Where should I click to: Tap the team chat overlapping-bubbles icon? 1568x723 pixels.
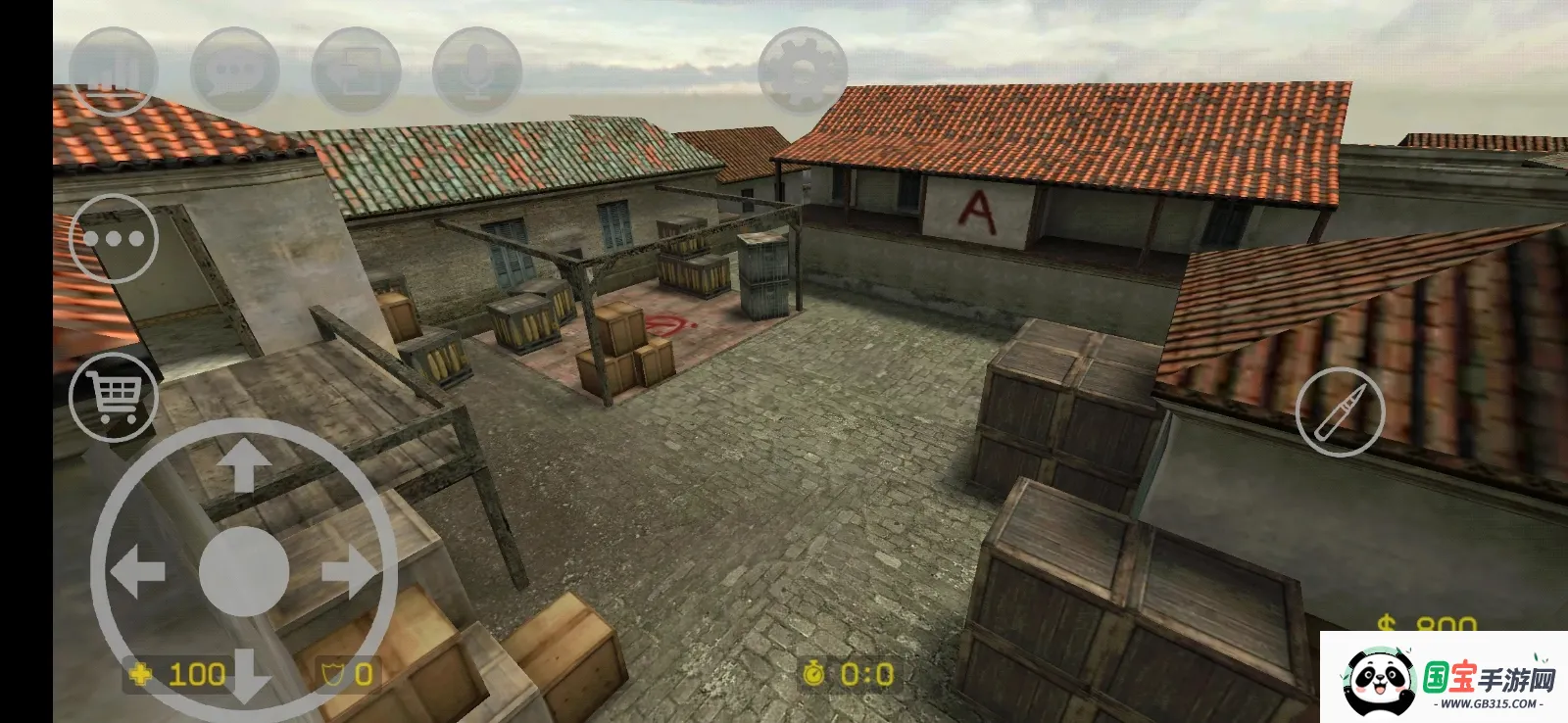356,71
